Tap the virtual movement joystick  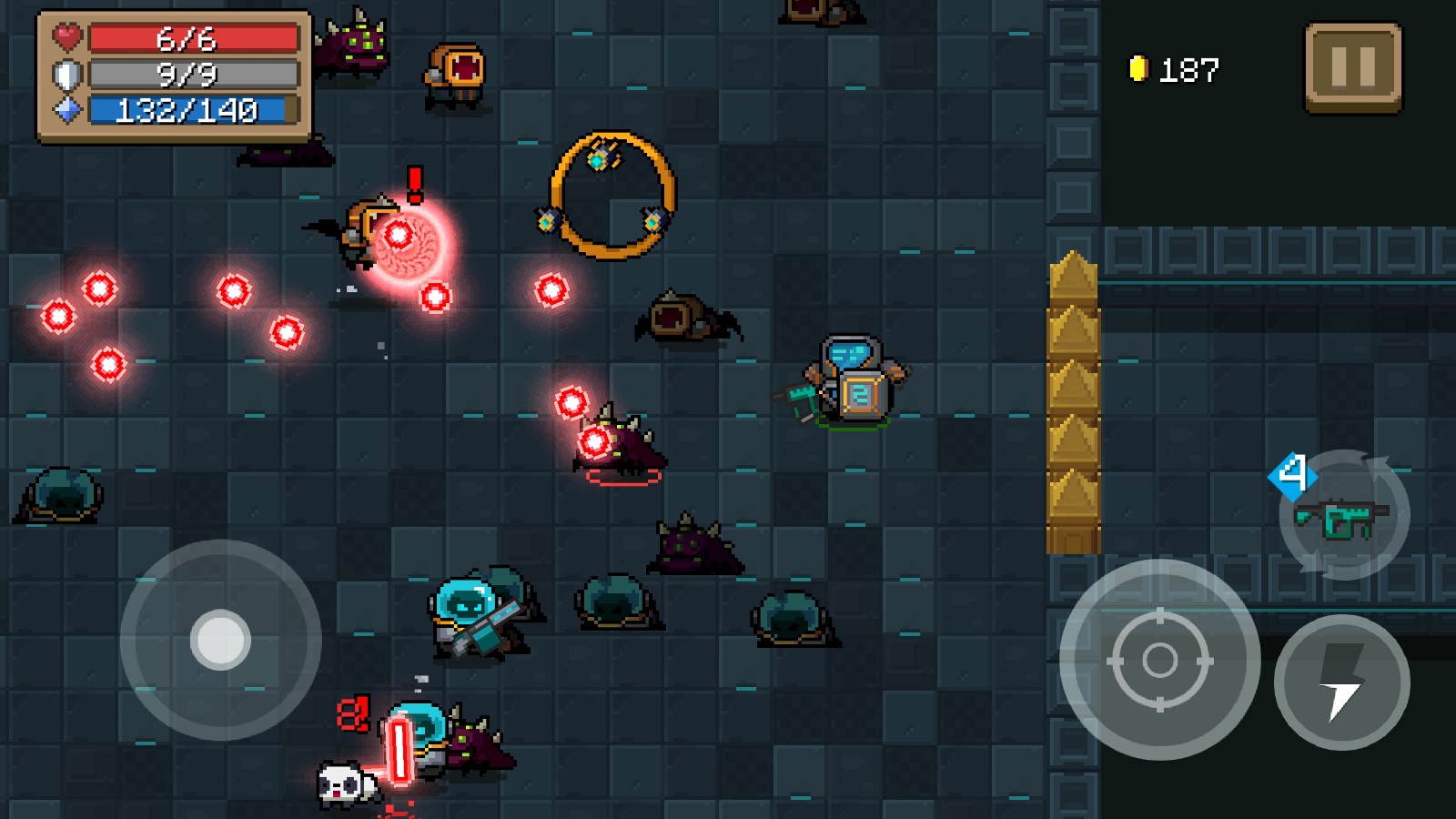click(x=220, y=640)
